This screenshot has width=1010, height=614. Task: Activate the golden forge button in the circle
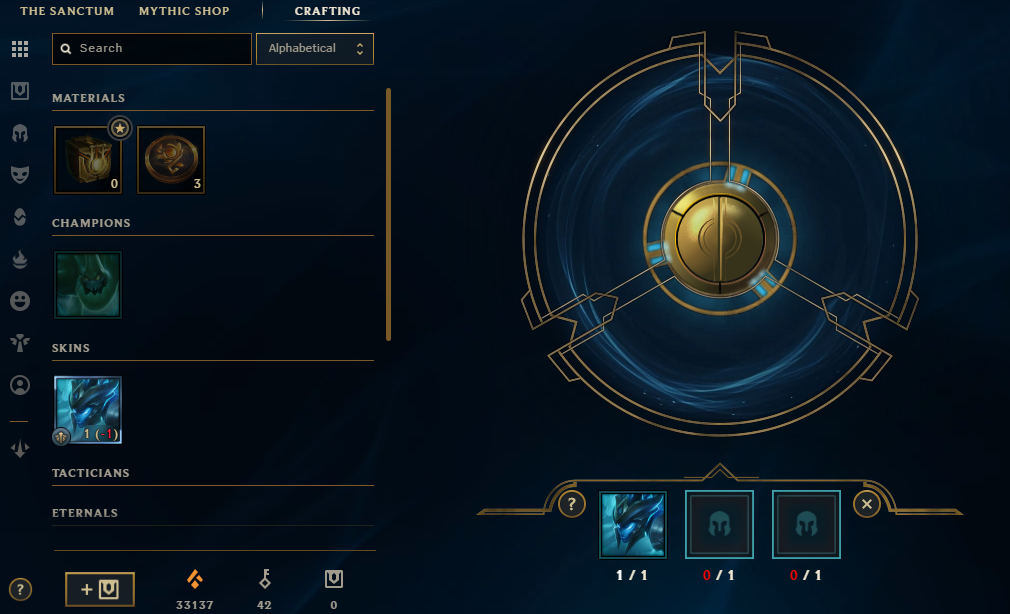pos(714,235)
